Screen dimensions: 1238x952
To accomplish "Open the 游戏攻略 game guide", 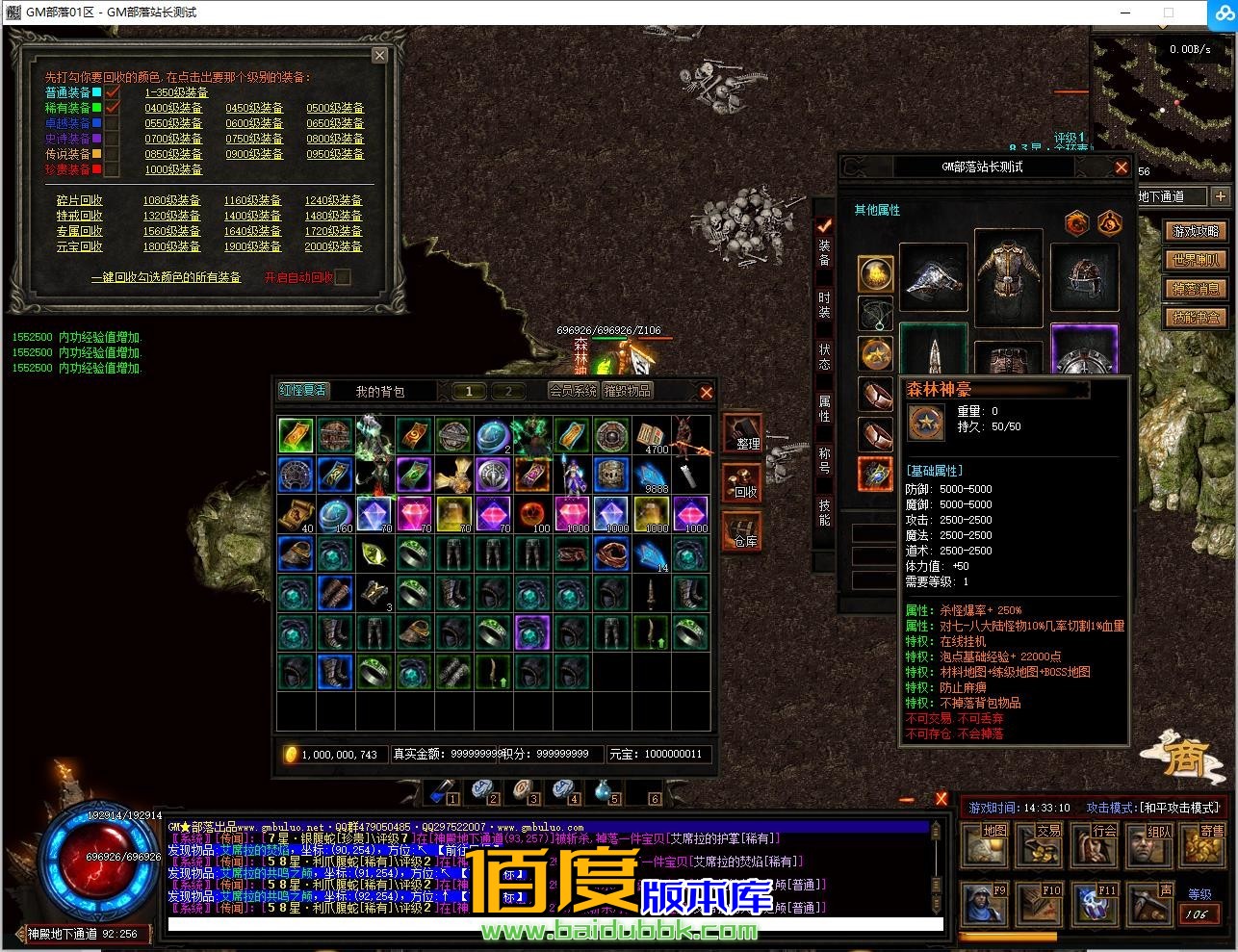I will (x=1196, y=231).
